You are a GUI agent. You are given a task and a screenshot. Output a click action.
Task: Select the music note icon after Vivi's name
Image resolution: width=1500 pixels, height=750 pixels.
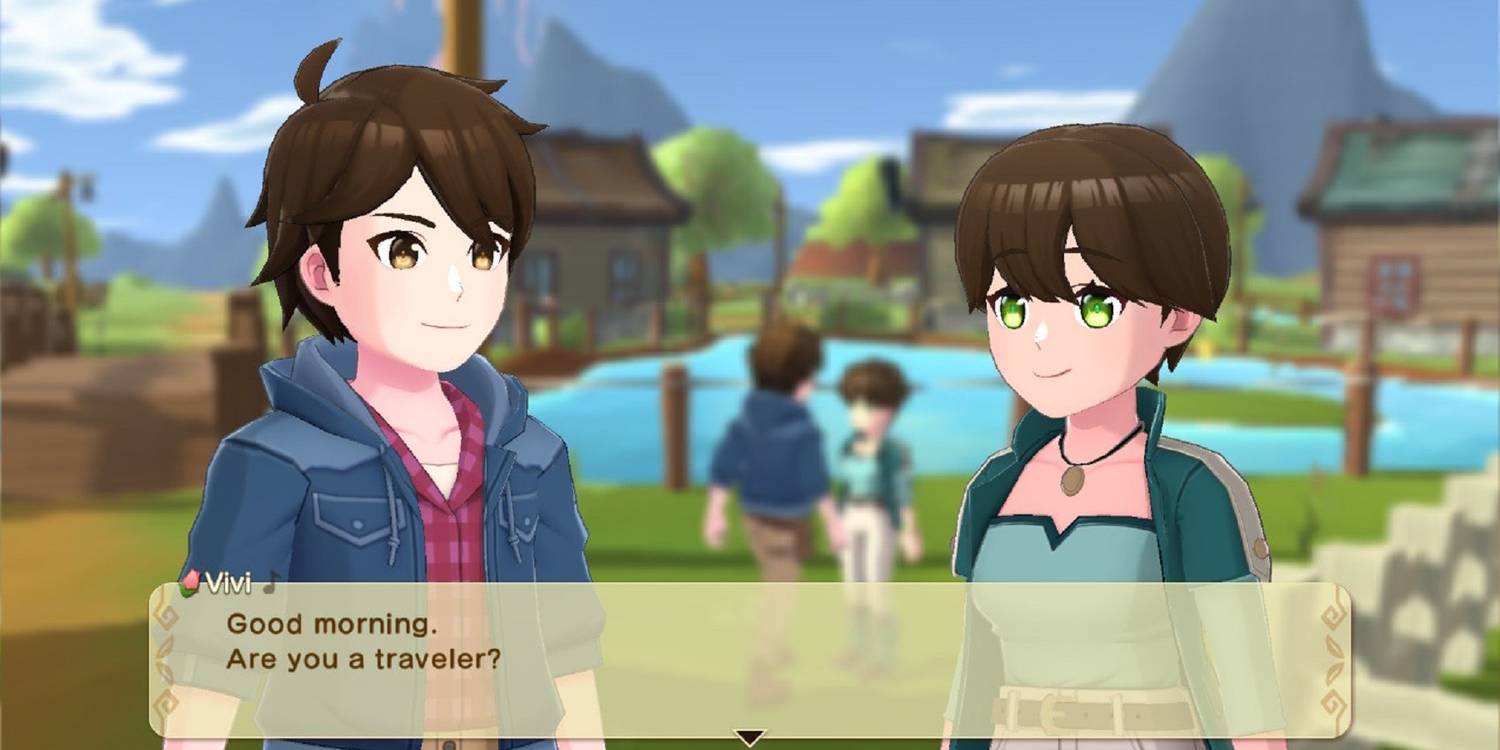click(x=270, y=582)
